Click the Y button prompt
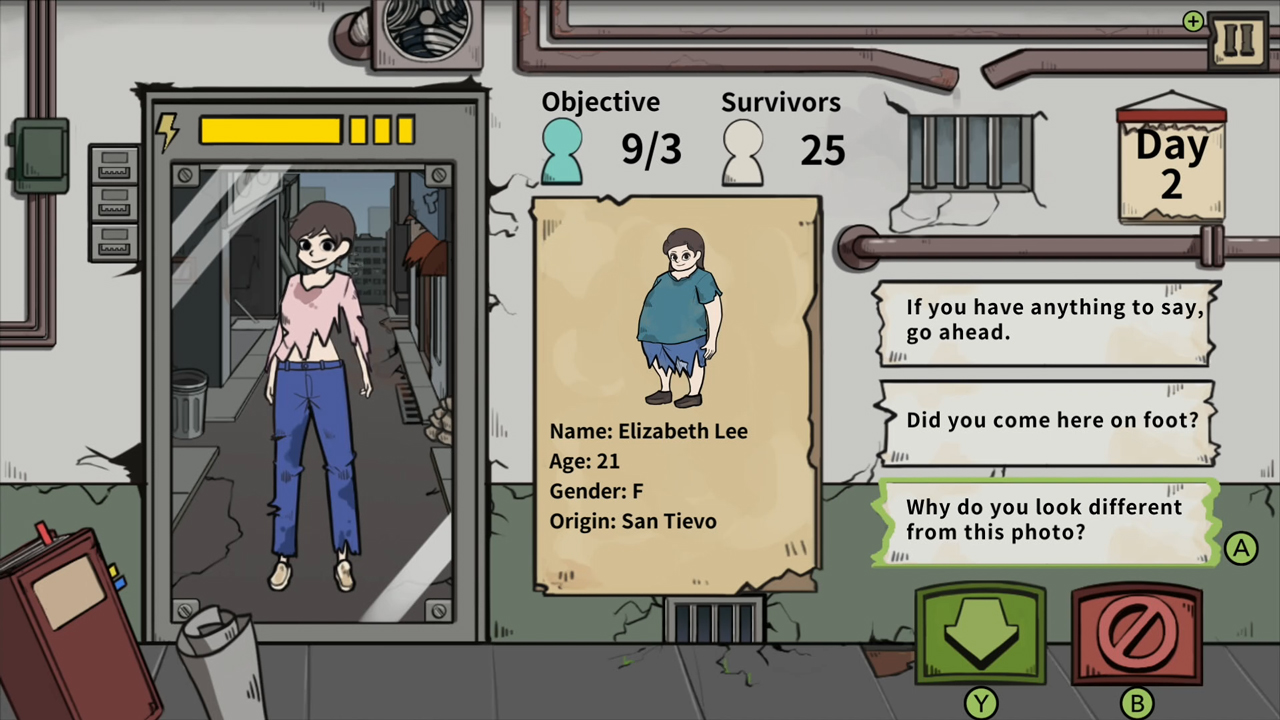Screen dimensions: 1280x720 pyautogui.click(x=980, y=702)
